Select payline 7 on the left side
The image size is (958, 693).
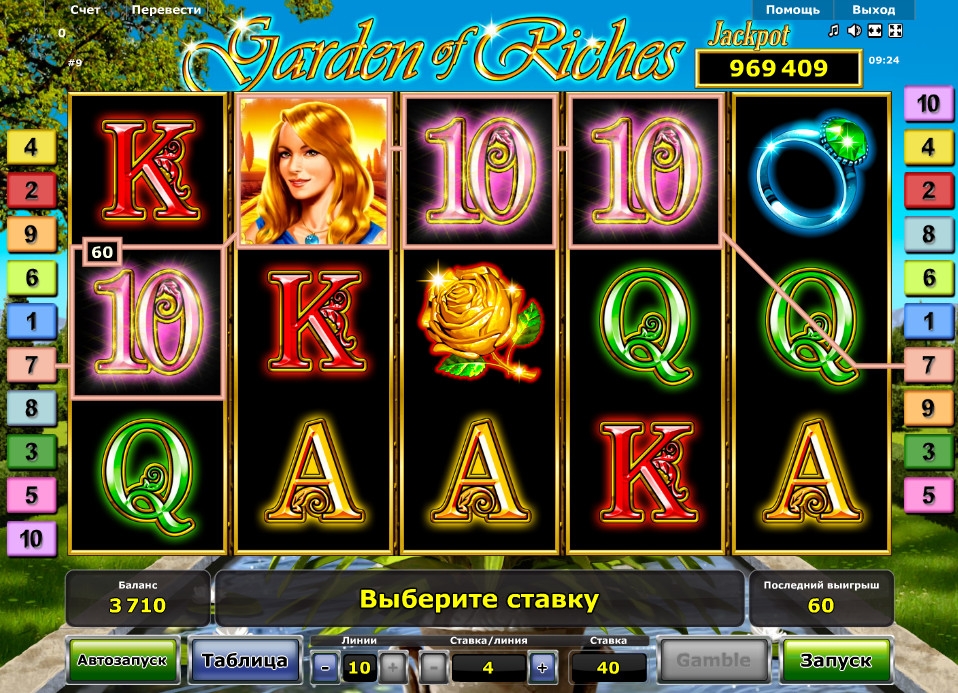click(x=30, y=364)
